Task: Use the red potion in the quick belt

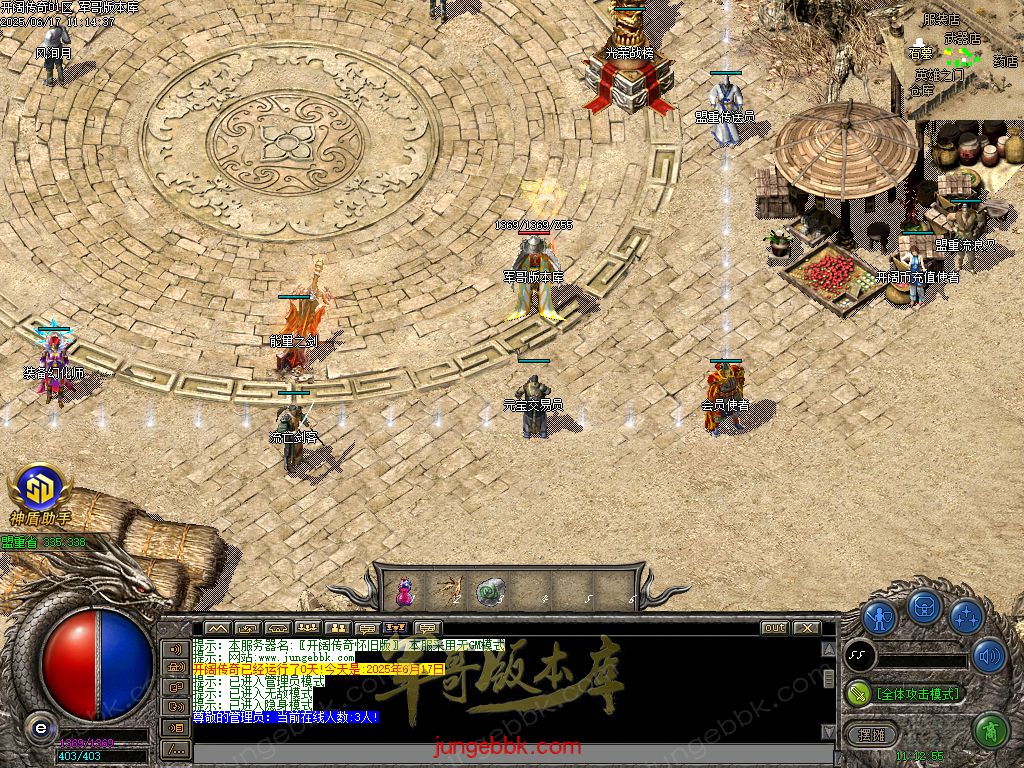Action: [404, 590]
